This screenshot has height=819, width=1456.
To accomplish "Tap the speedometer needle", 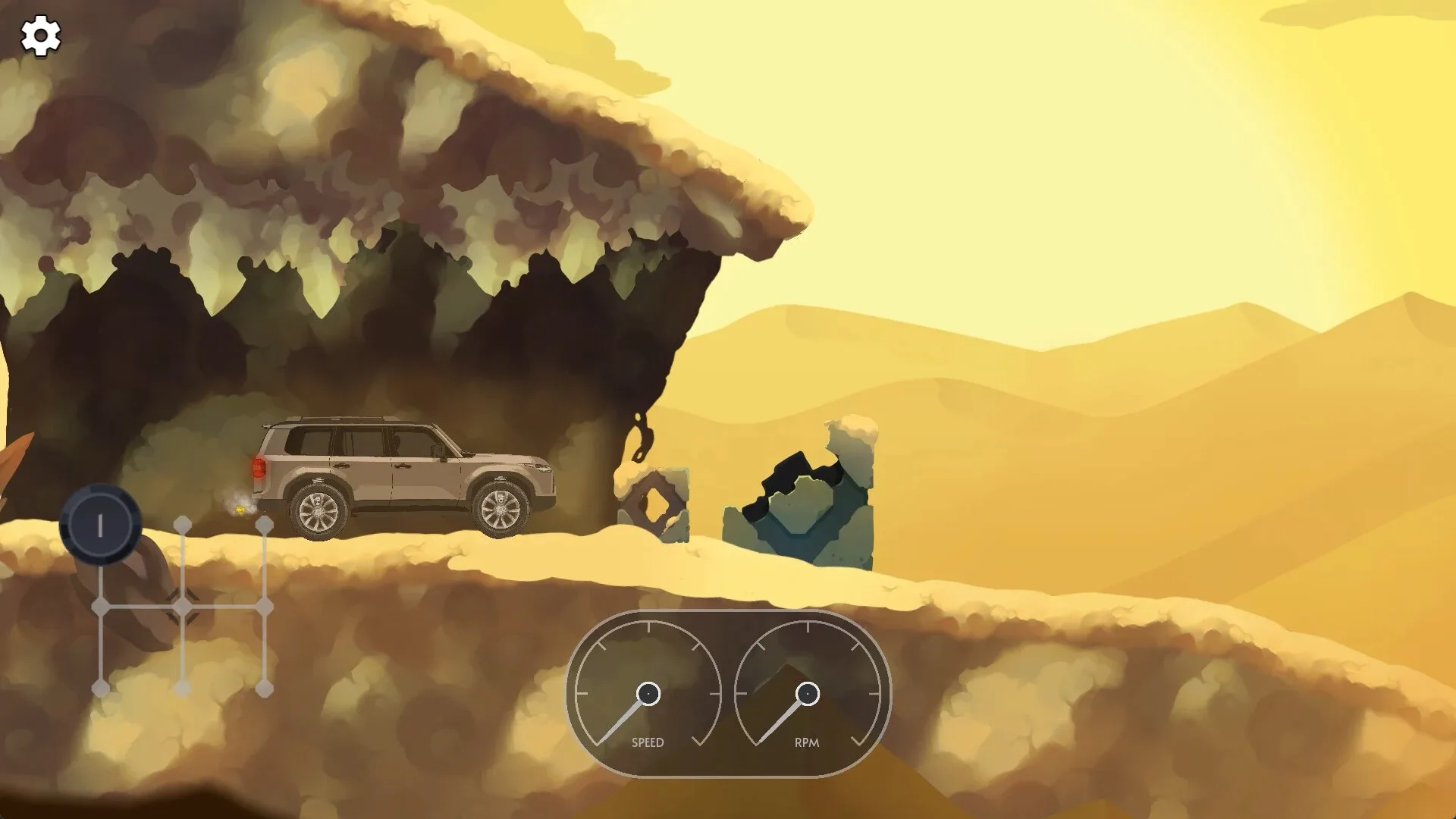I will pyautogui.click(x=622, y=720).
